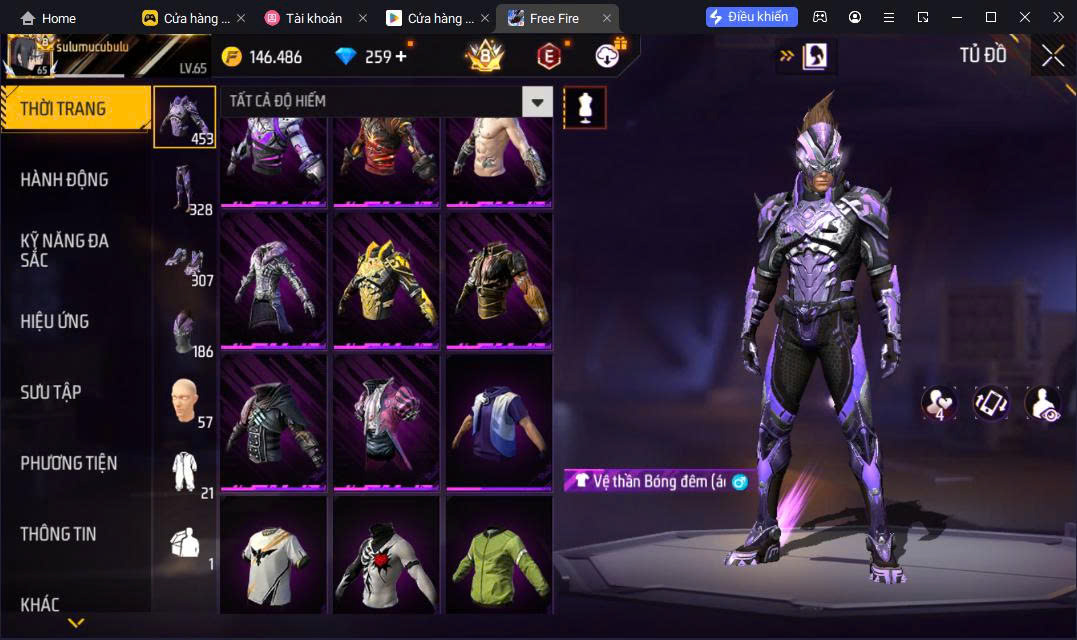This screenshot has width=1077, height=640.
Task: Switch to Kỹ Năng Đa Sắc tab
Action: click(x=65, y=250)
